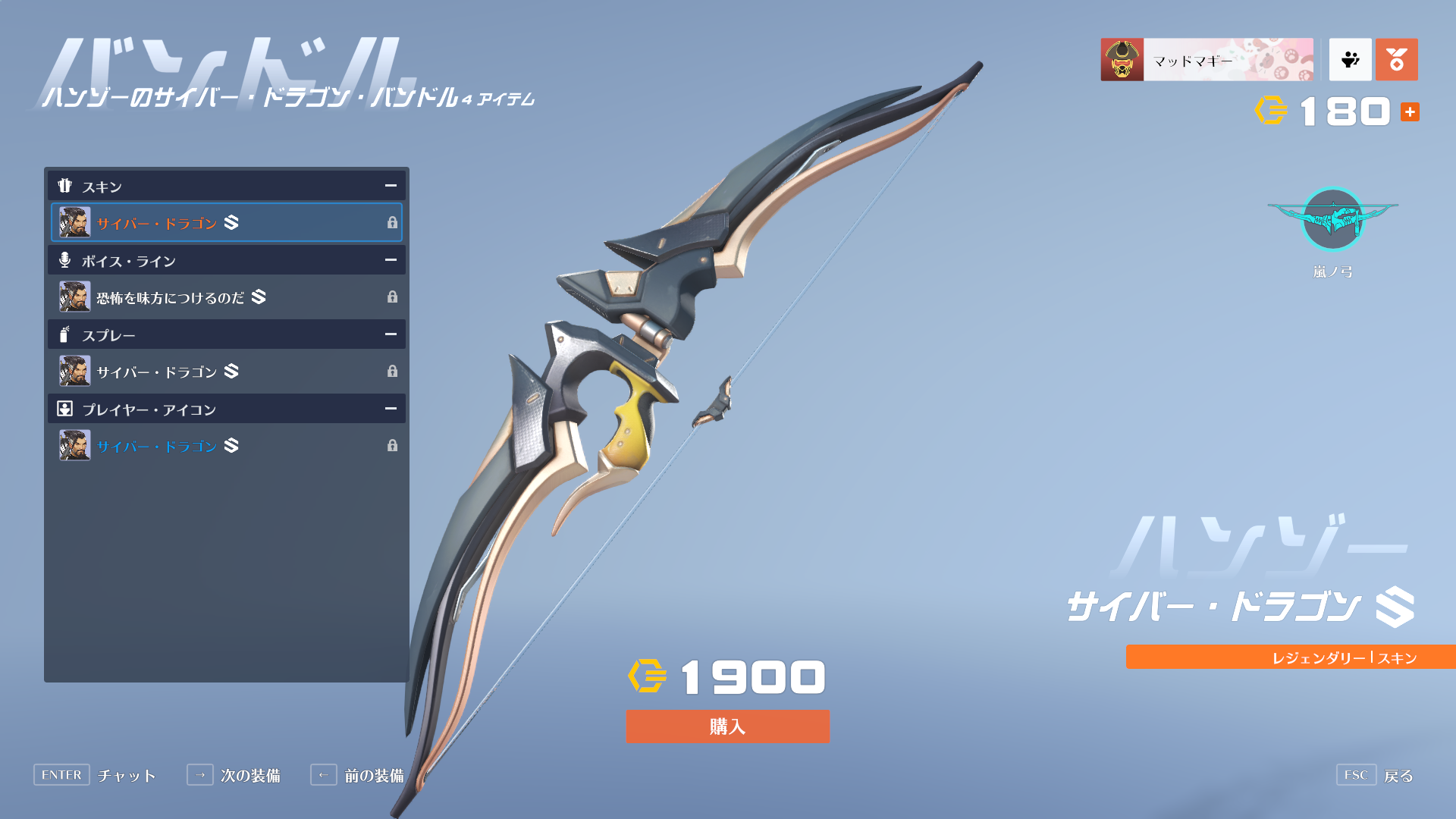Screen dimensions: 1456x819
Task: Click the orange 購入 purchase button
Action: 727,726
